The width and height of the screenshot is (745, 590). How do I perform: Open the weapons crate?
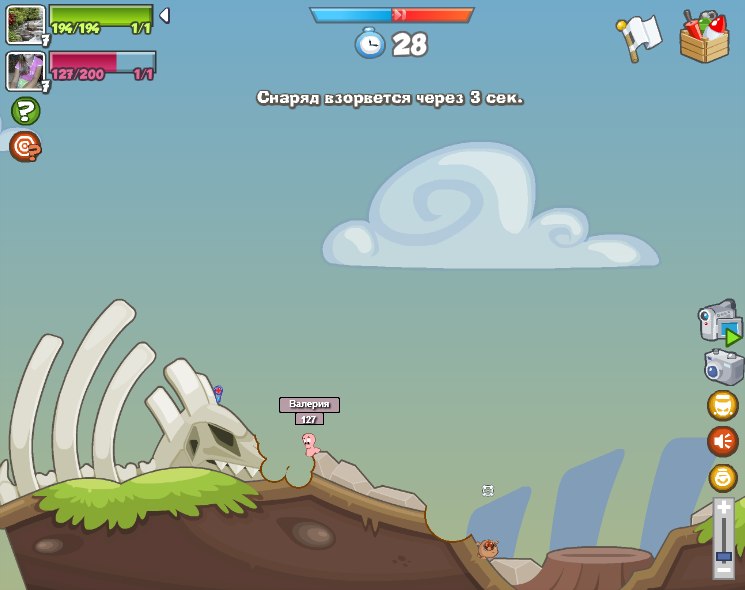(704, 38)
